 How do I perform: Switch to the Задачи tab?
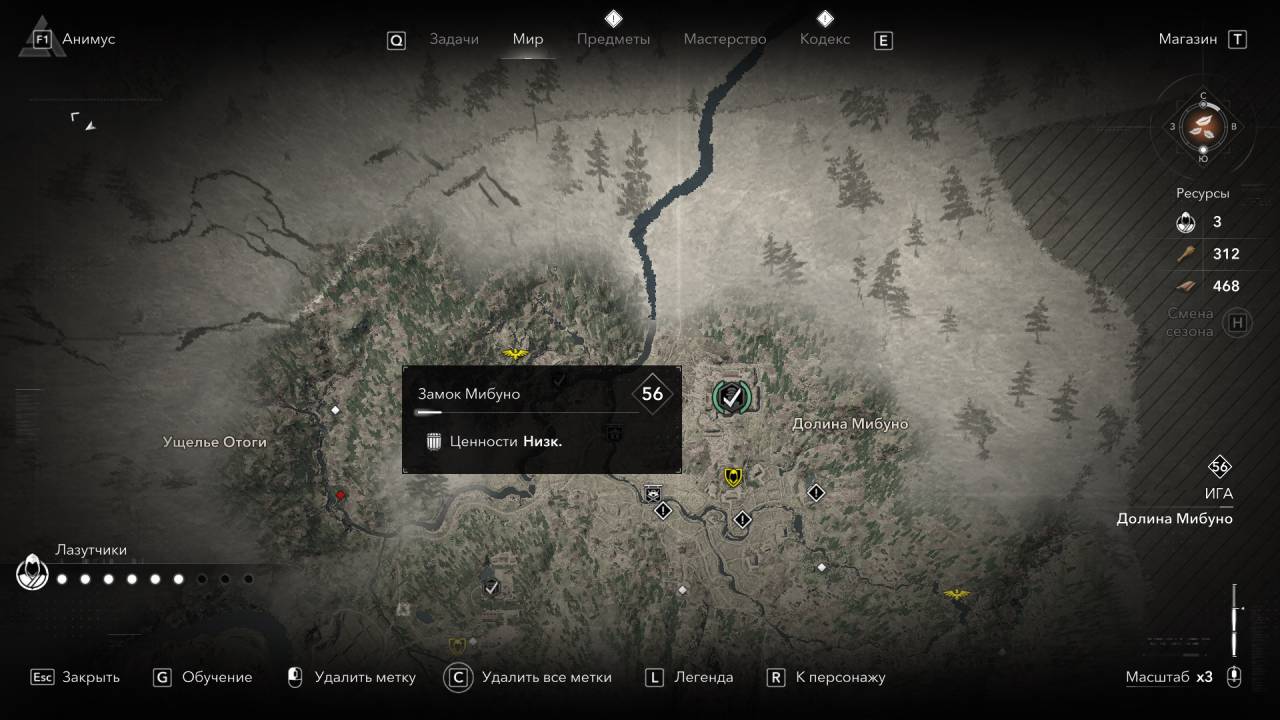tap(454, 39)
